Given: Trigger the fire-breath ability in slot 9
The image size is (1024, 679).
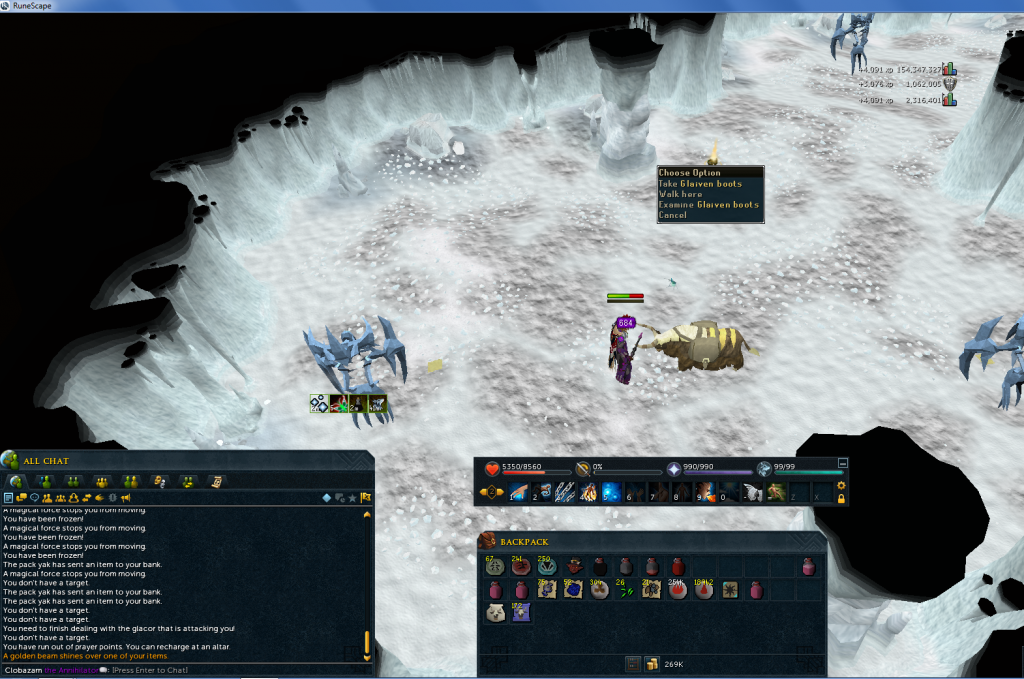Looking at the screenshot, I should [x=707, y=491].
